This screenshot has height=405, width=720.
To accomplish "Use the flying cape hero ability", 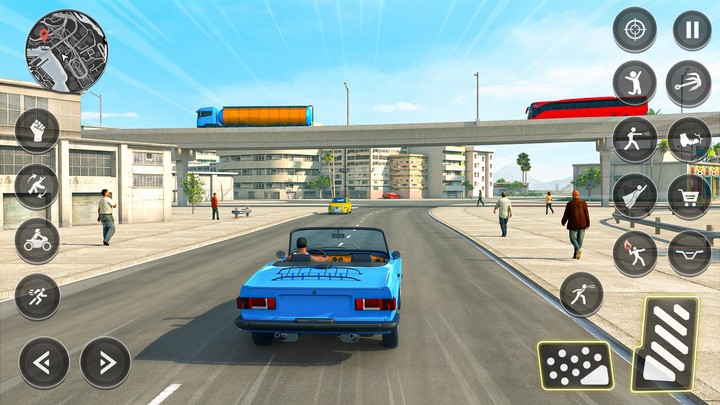I will tap(634, 196).
